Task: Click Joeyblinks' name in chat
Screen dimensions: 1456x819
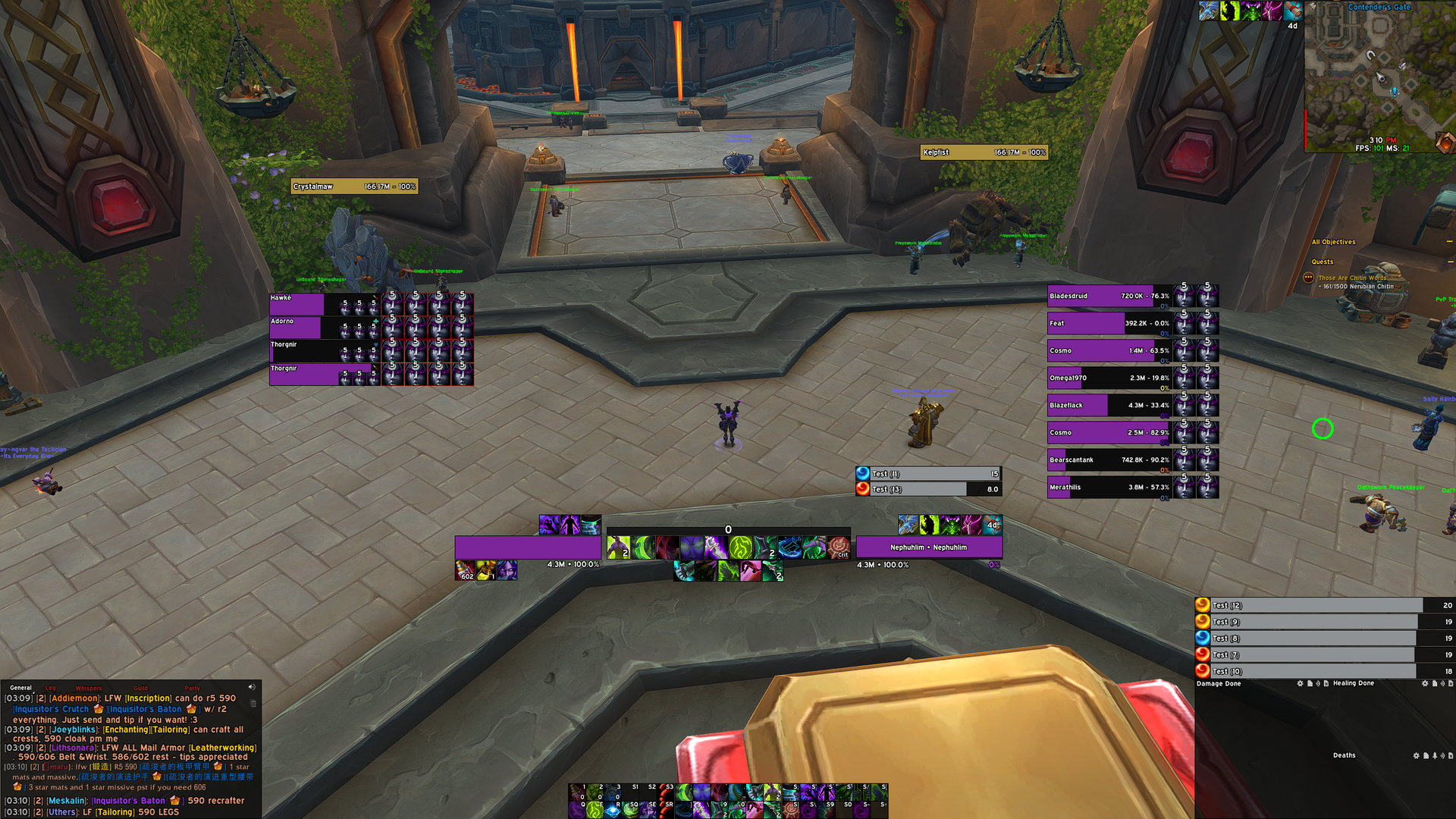Action: (x=74, y=730)
